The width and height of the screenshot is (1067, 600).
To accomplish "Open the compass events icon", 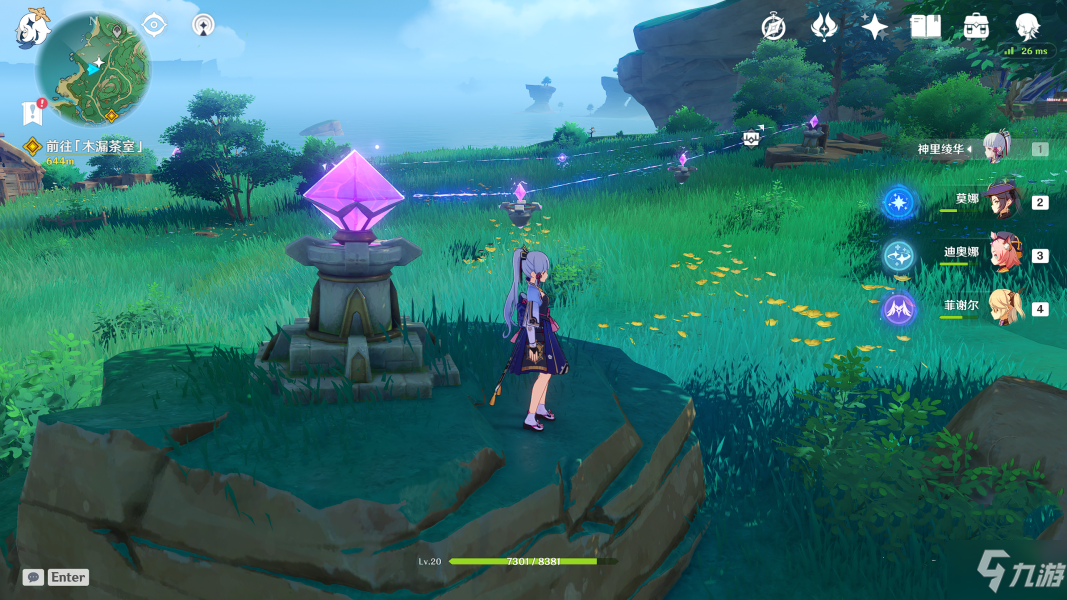I will [773, 27].
